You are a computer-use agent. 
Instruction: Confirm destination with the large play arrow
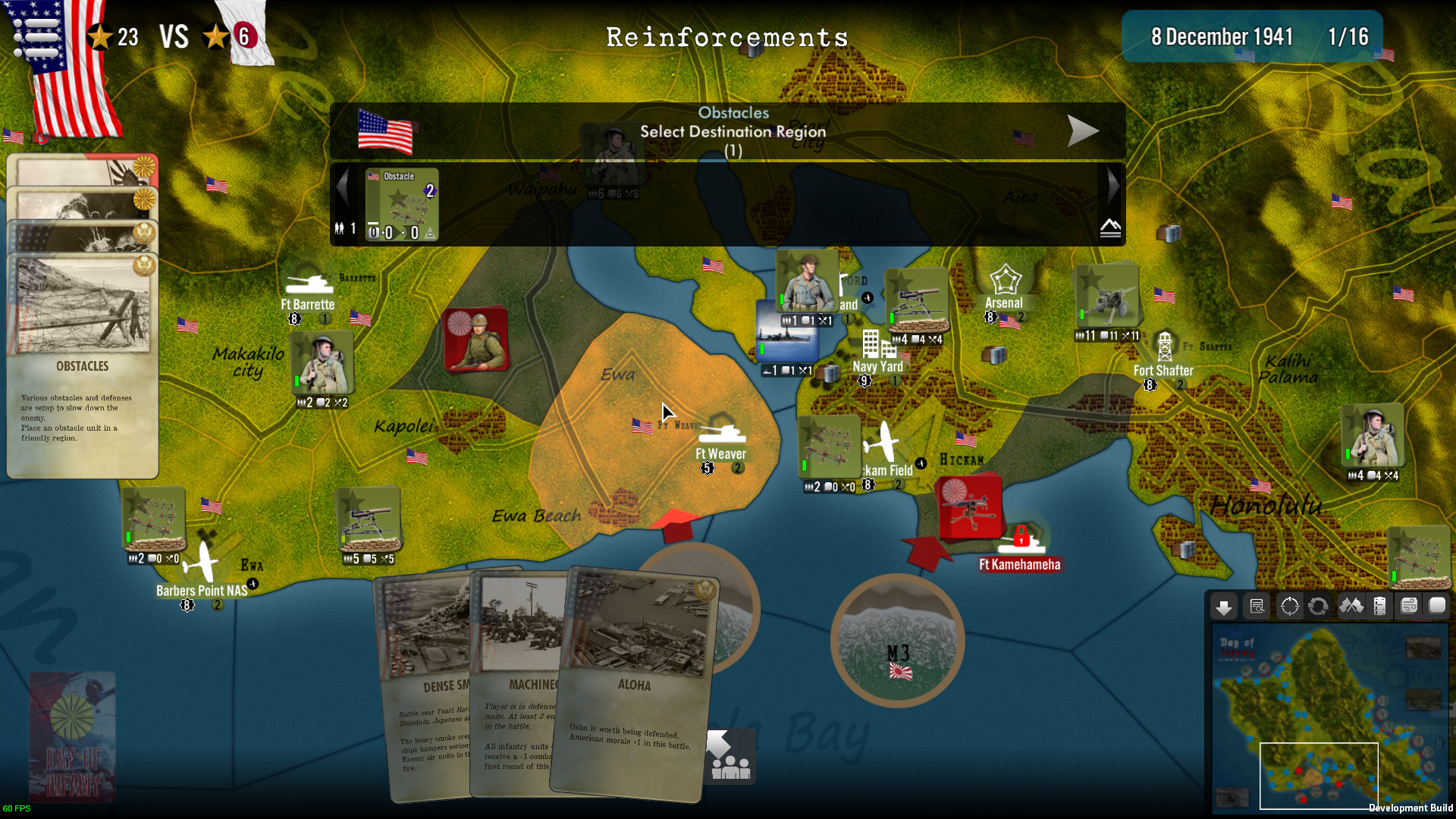[1084, 130]
